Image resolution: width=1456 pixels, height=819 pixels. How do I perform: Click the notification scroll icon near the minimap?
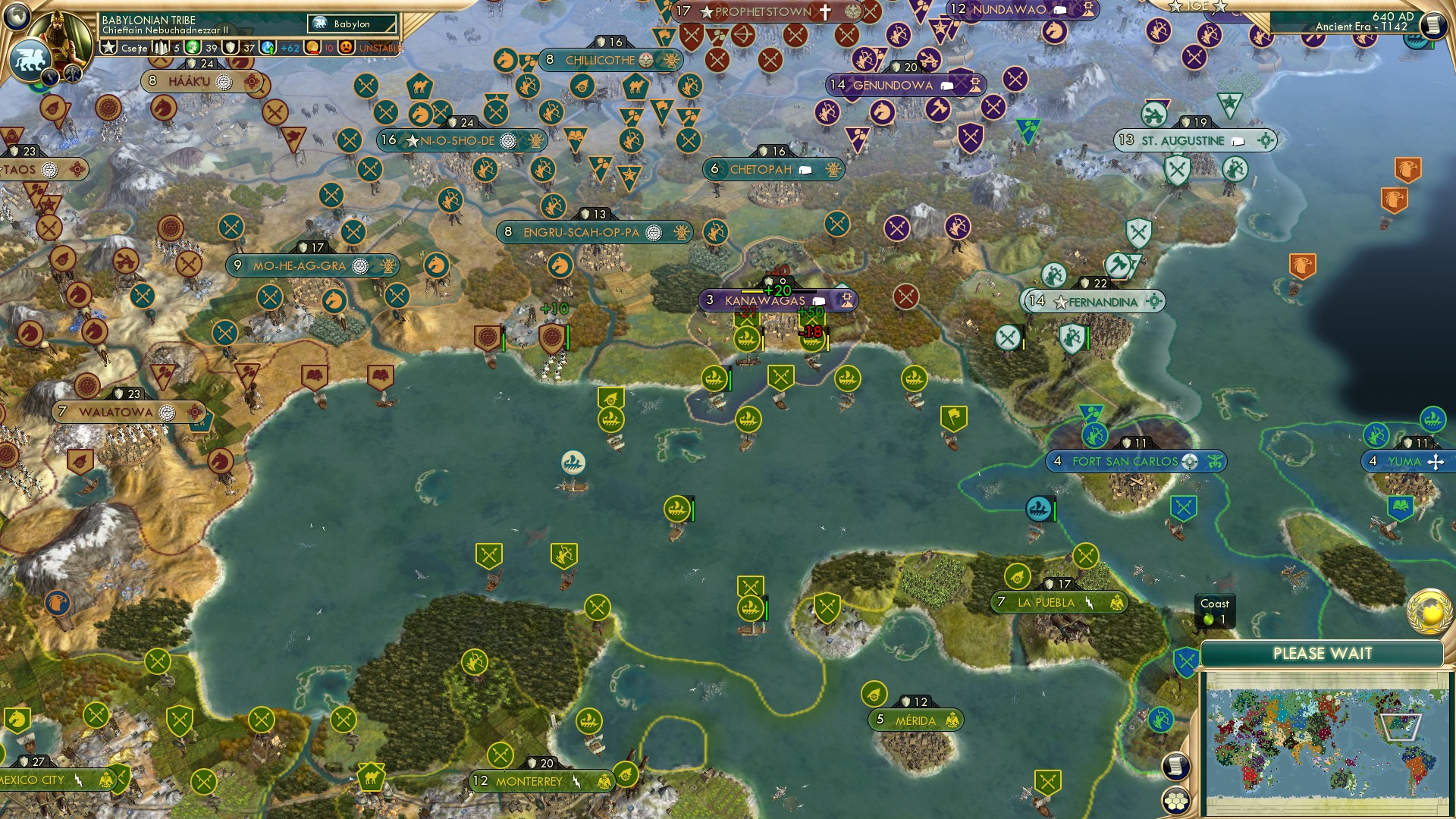(1175, 768)
